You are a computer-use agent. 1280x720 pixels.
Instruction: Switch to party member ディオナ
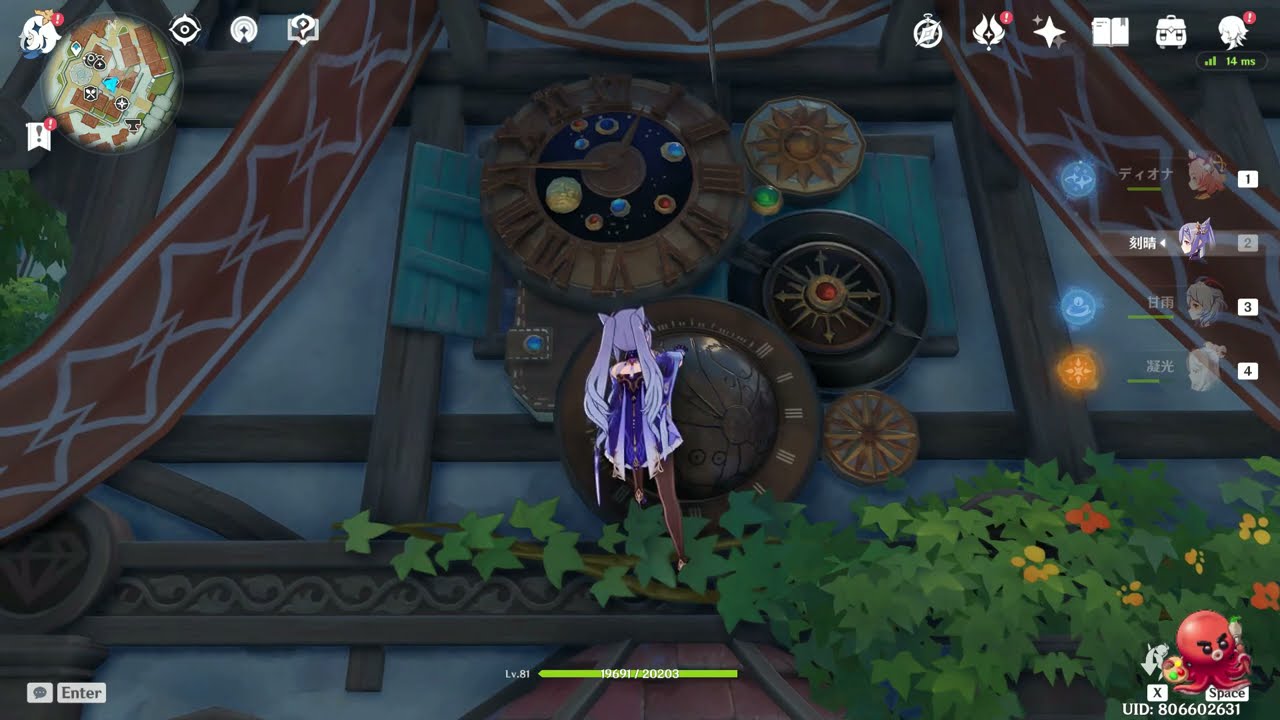coord(1205,177)
